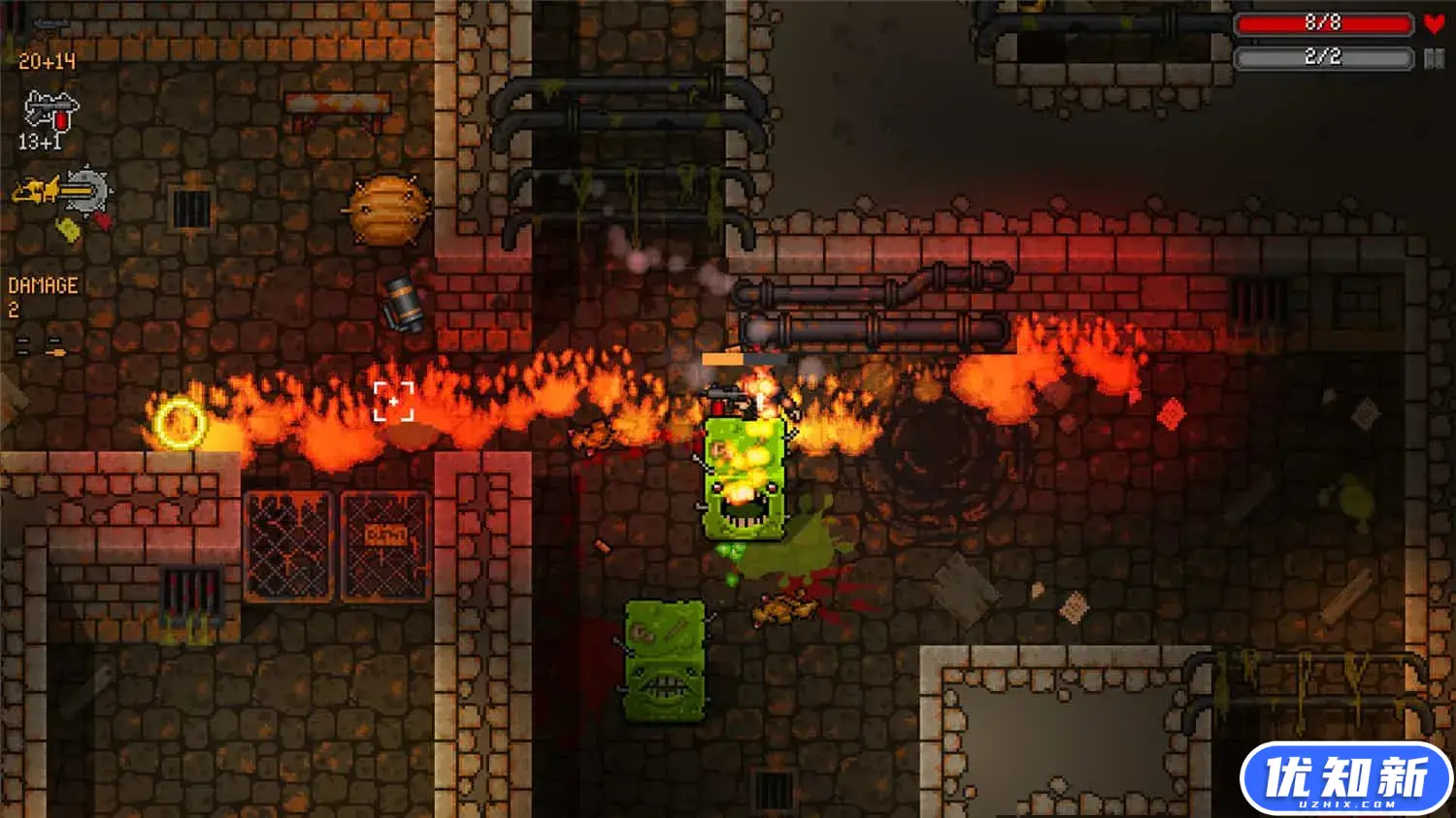Select the faded dark gun icon

50,24
